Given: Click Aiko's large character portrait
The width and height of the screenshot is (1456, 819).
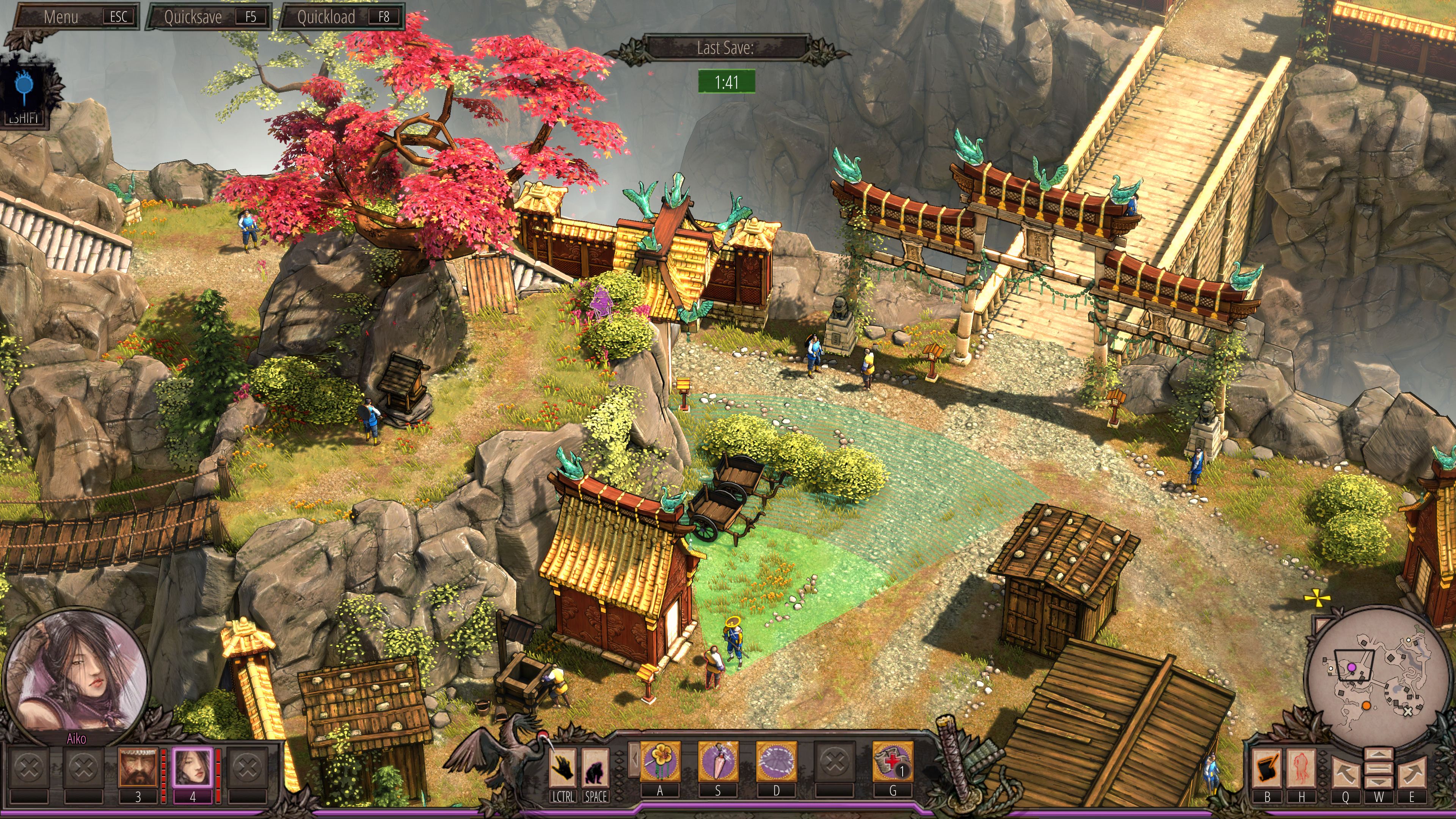Looking at the screenshot, I should coord(76,673).
